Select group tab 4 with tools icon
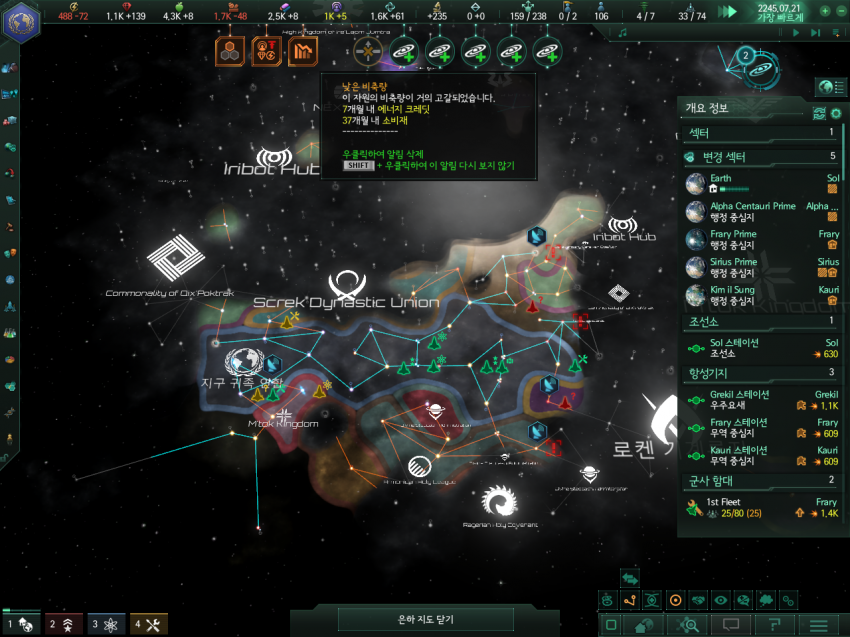 tap(148, 624)
